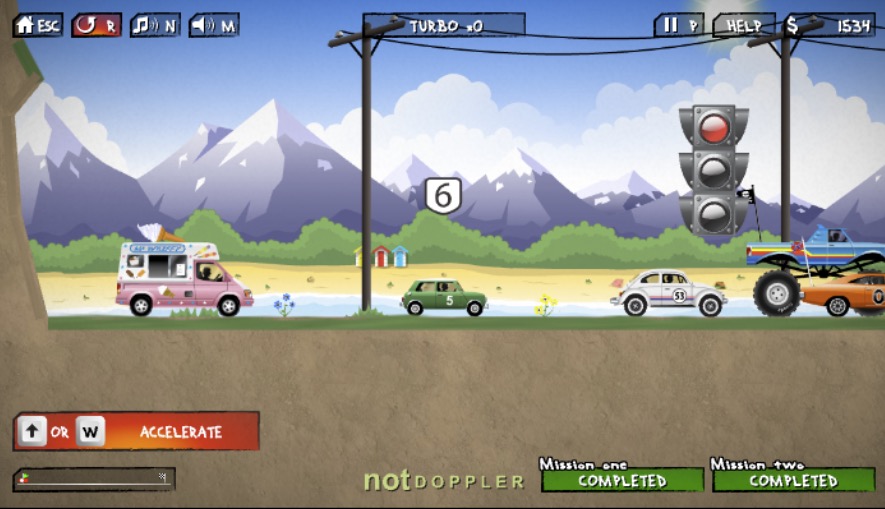The height and width of the screenshot is (509, 885).
Task: Return to the home menu
Action: 37,25
